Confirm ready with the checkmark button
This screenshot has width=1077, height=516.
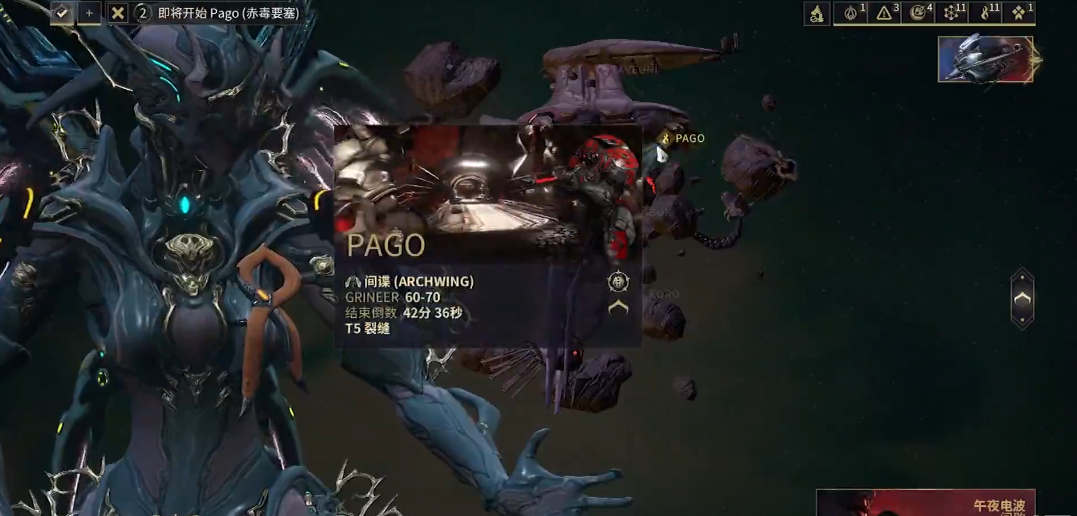point(62,13)
